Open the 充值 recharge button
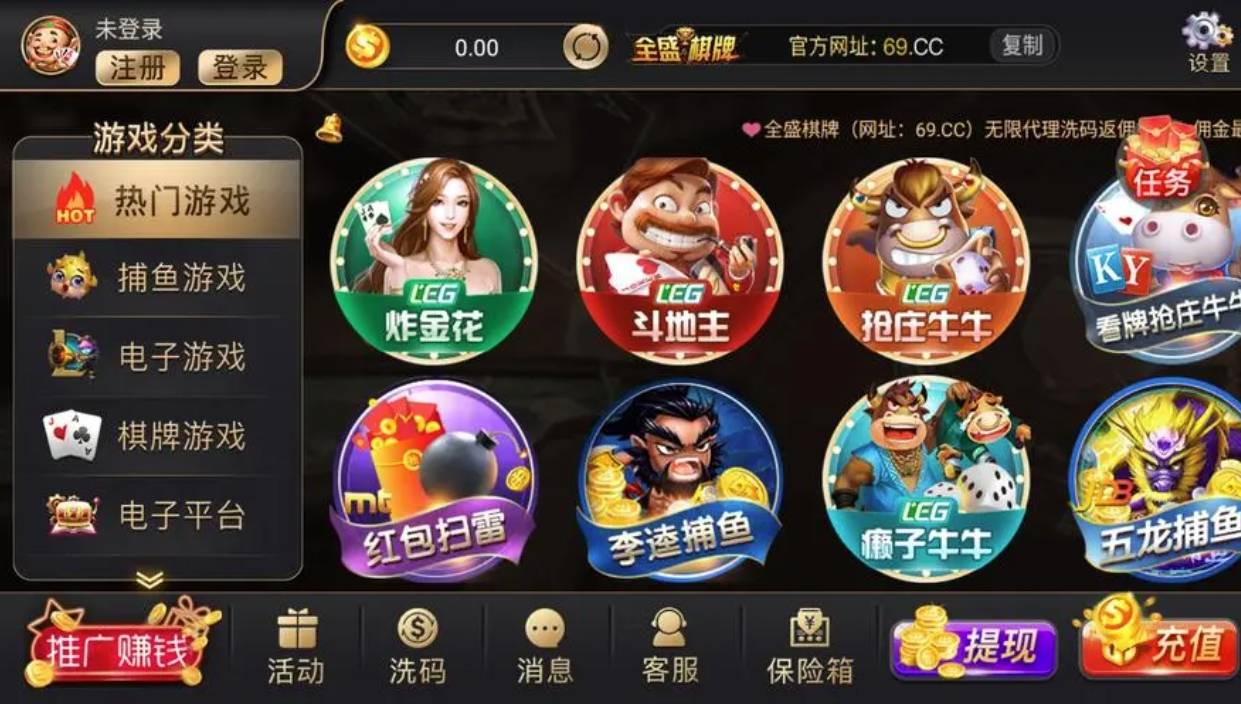The width and height of the screenshot is (1241, 704). pyautogui.click(x=1160, y=648)
